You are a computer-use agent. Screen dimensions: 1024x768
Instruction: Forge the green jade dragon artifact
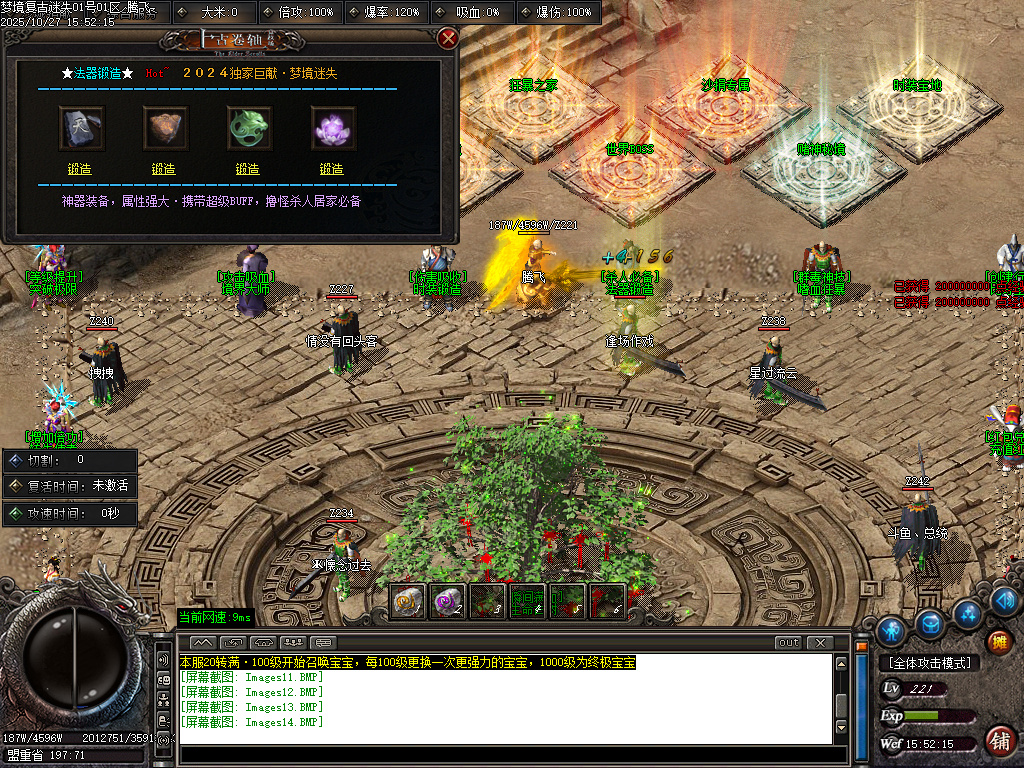click(247, 169)
